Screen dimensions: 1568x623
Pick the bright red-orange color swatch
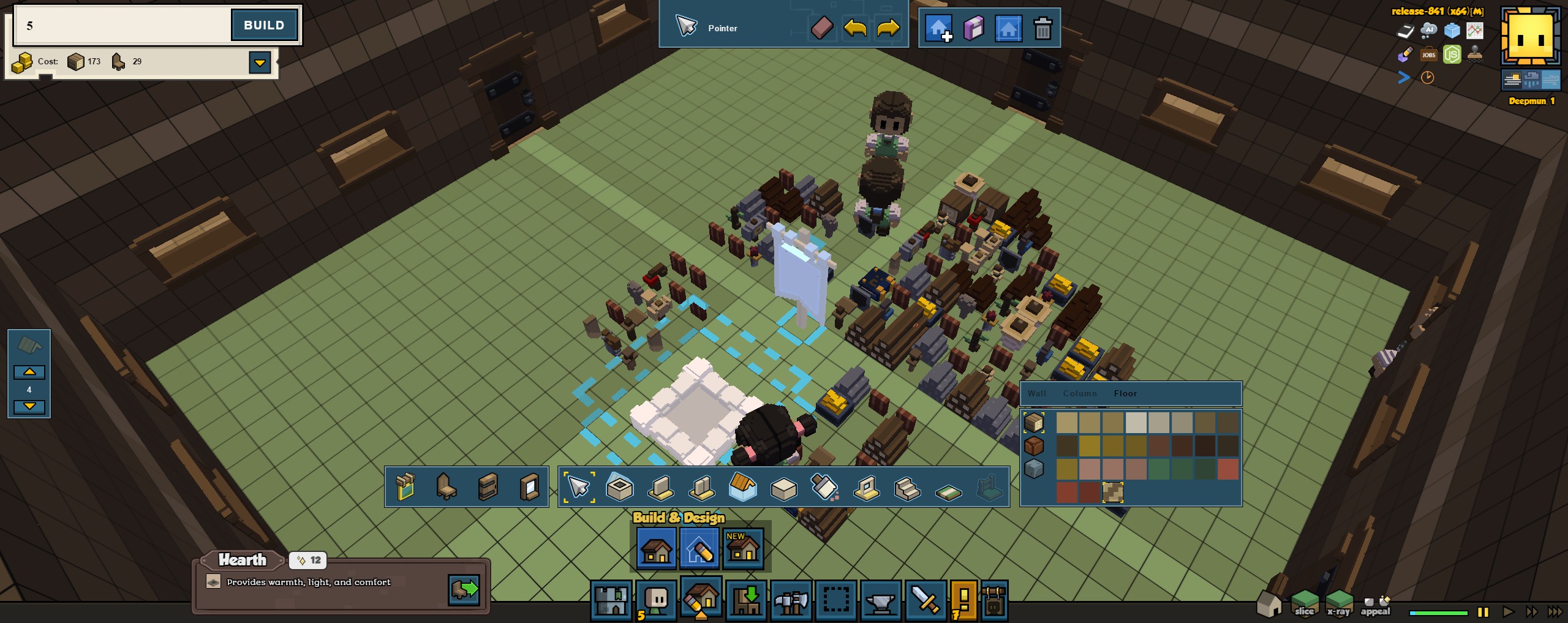1227,469
